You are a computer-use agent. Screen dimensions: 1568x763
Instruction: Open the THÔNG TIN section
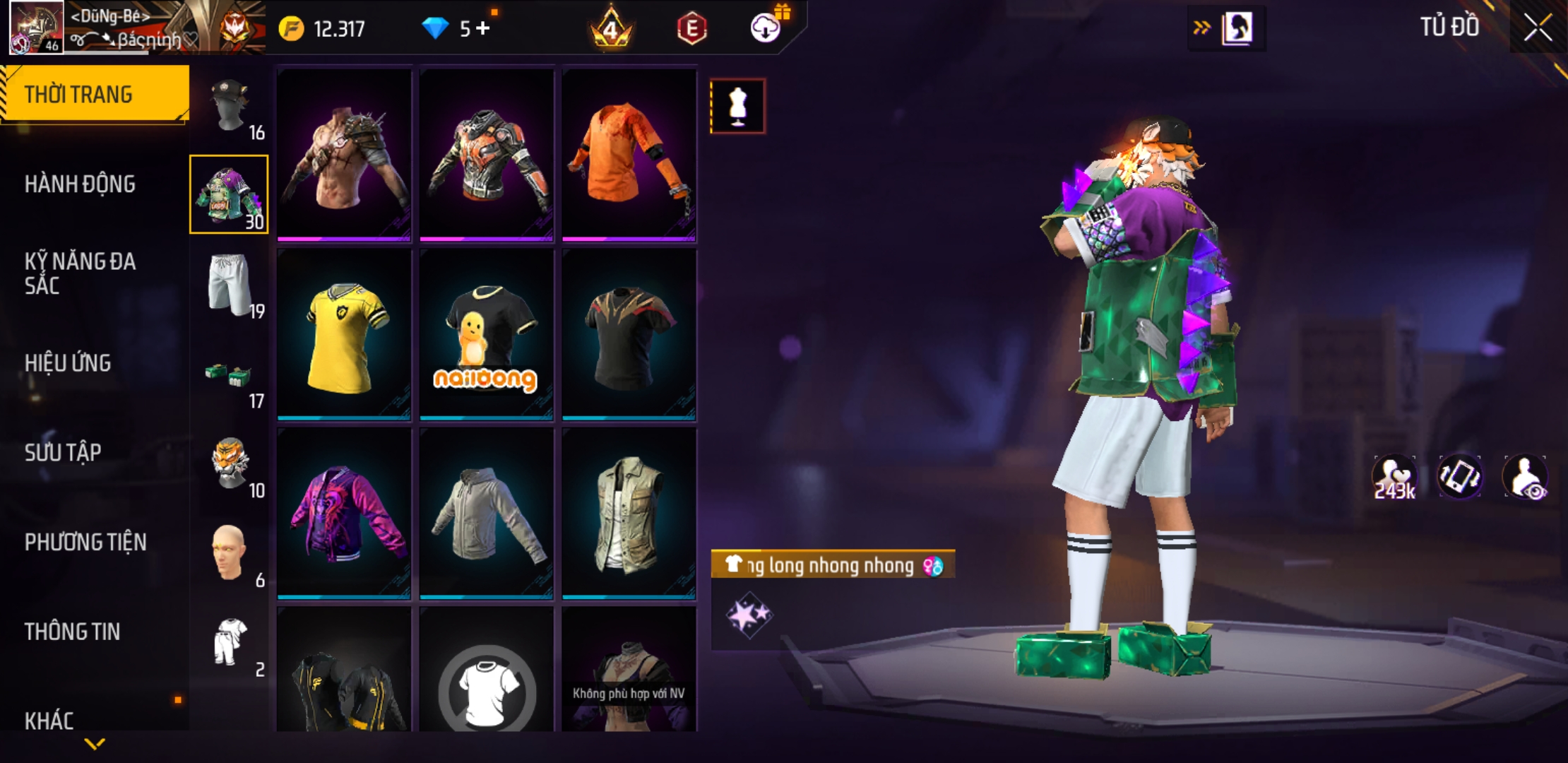72,632
